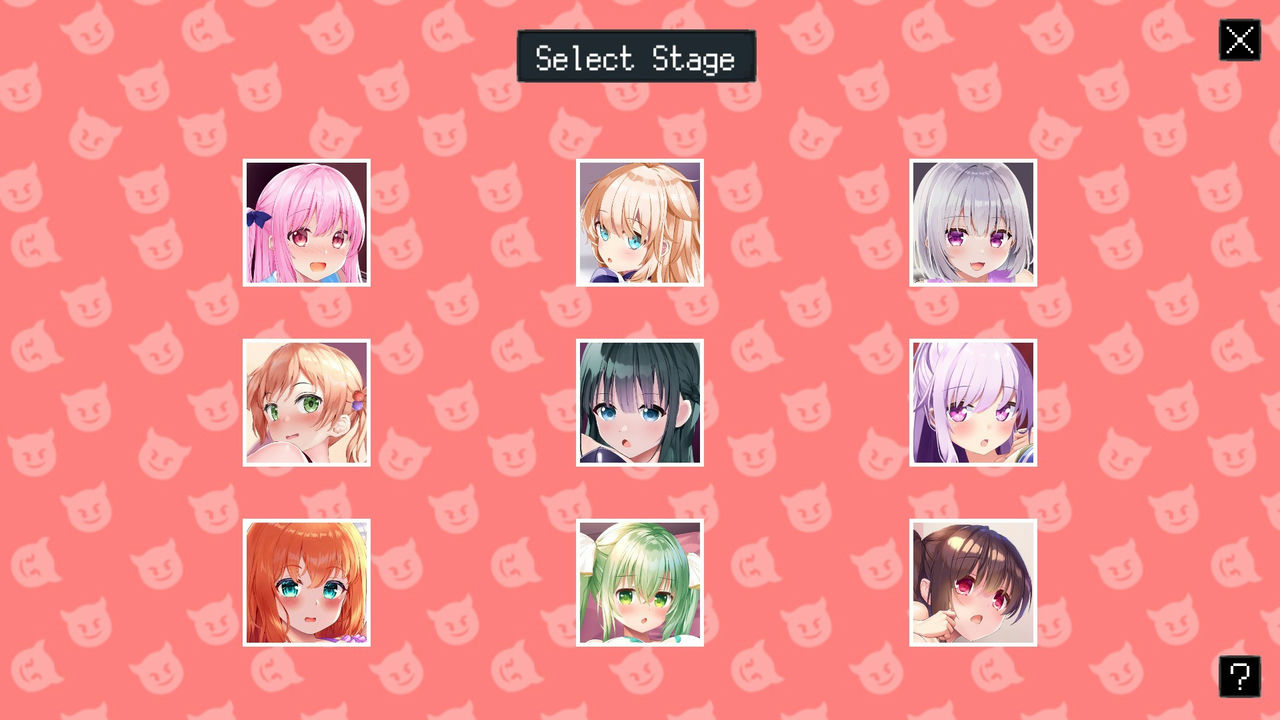The height and width of the screenshot is (720, 1280).
Task: Select the green-haired girl with white ribbons stage
Action: click(639, 582)
